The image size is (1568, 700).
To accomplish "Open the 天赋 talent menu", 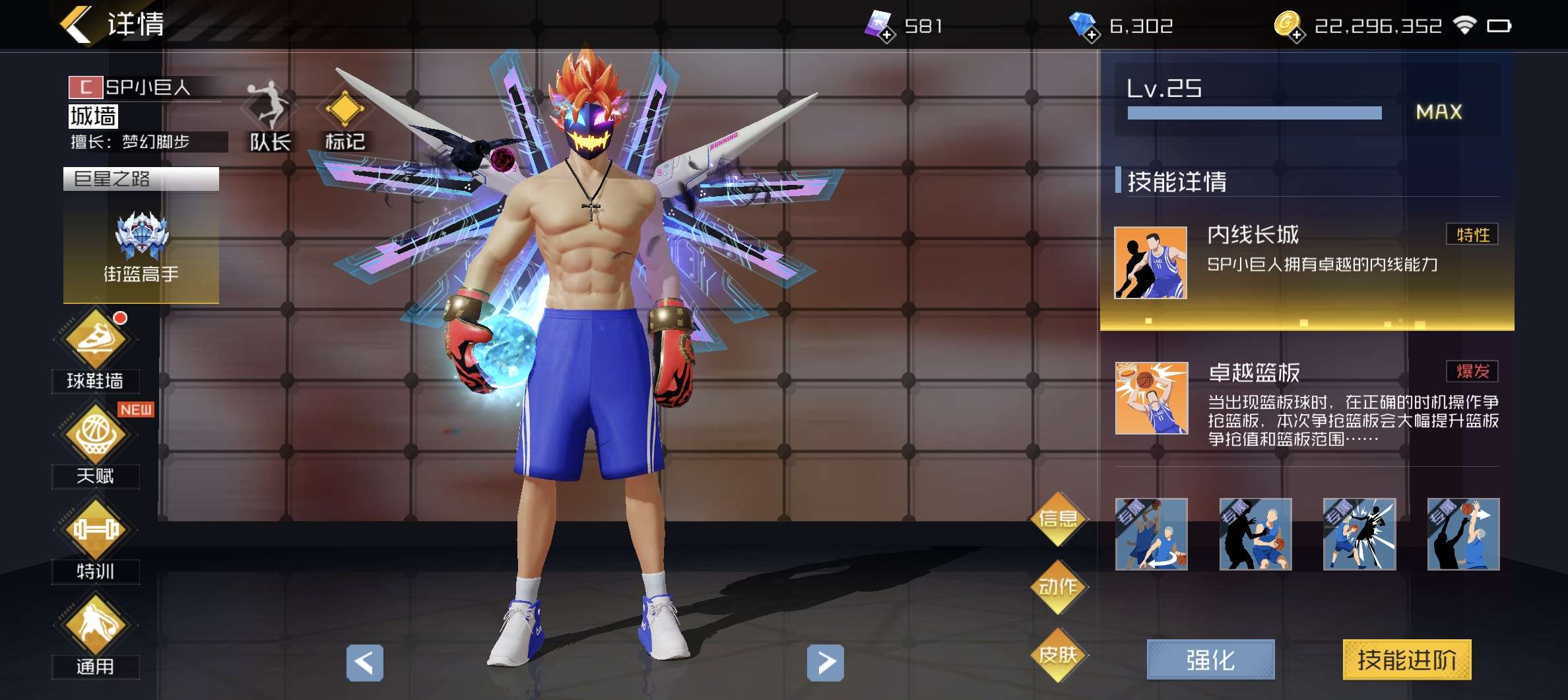I will 96,435.
